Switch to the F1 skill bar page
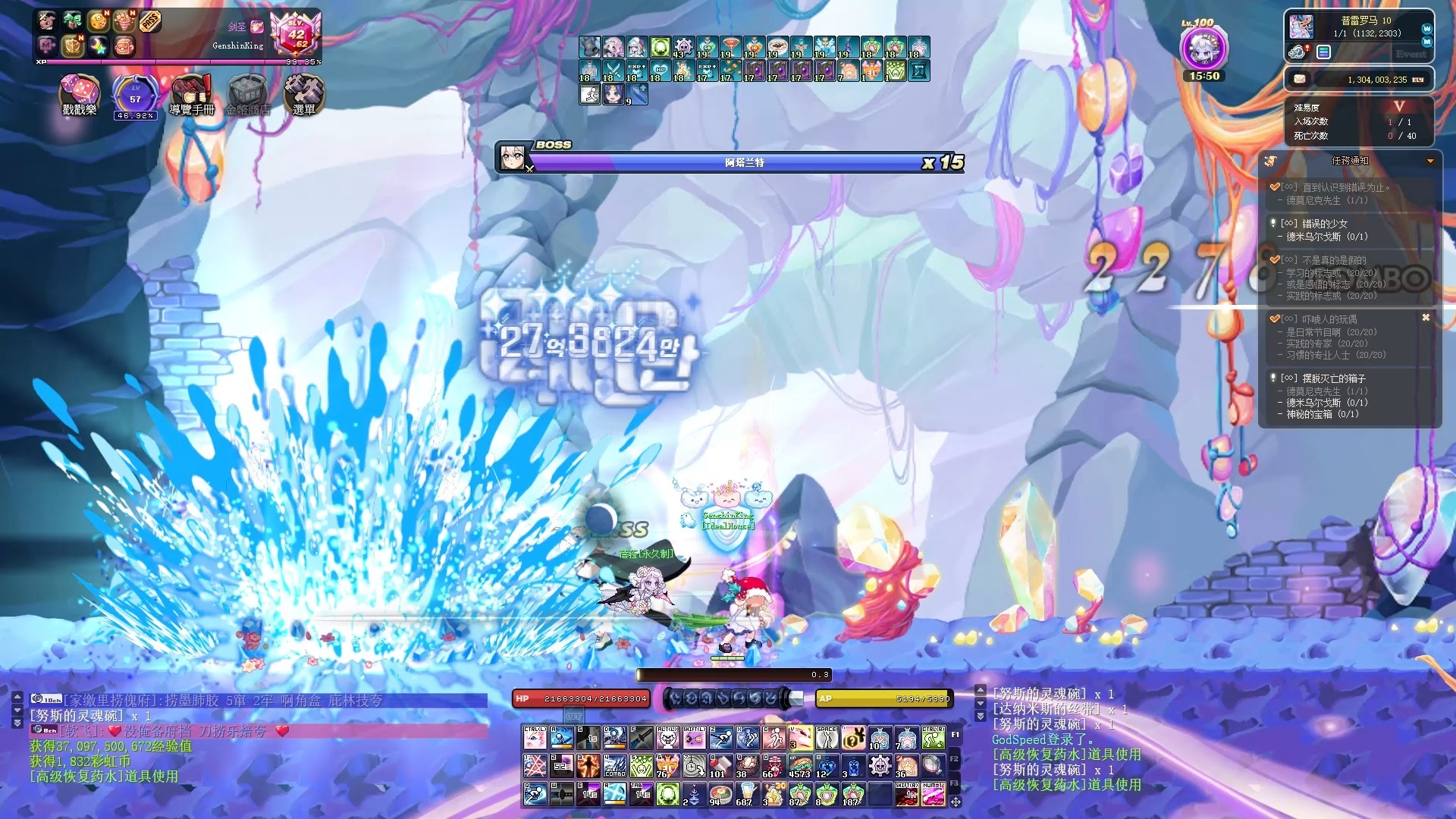The height and width of the screenshot is (819, 1456). 955,734
